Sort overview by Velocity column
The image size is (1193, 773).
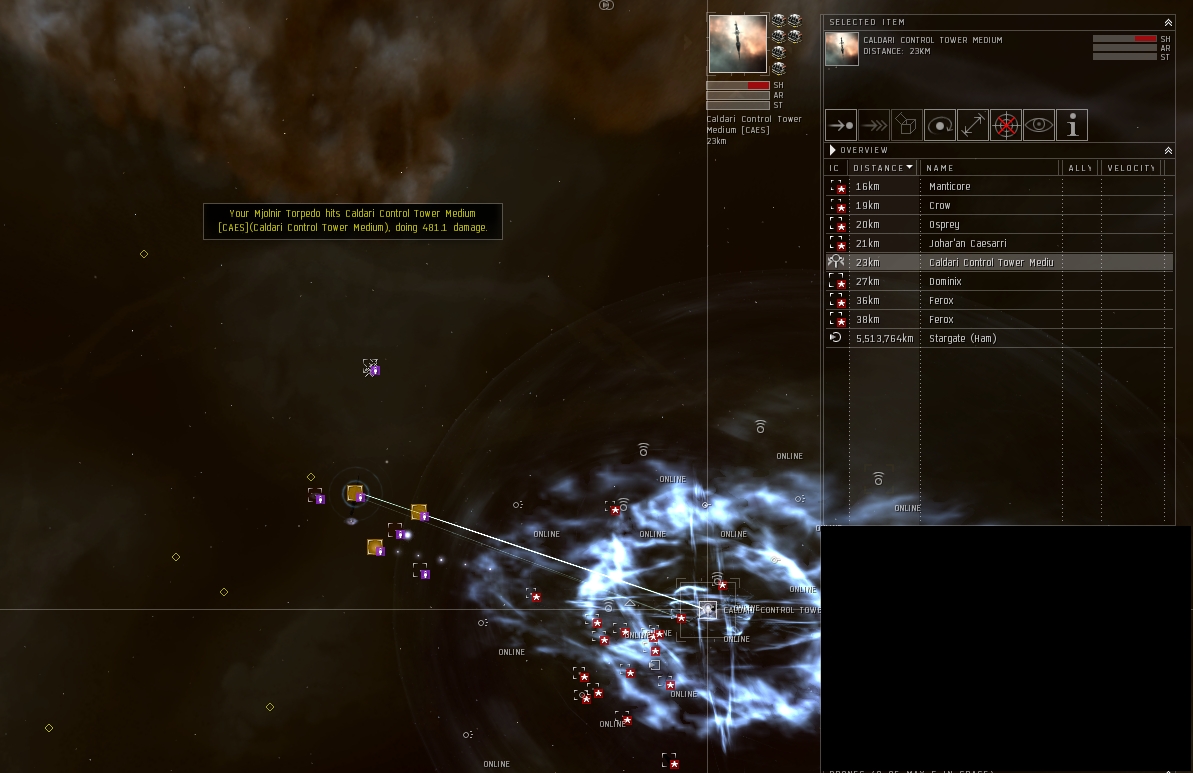point(1131,168)
